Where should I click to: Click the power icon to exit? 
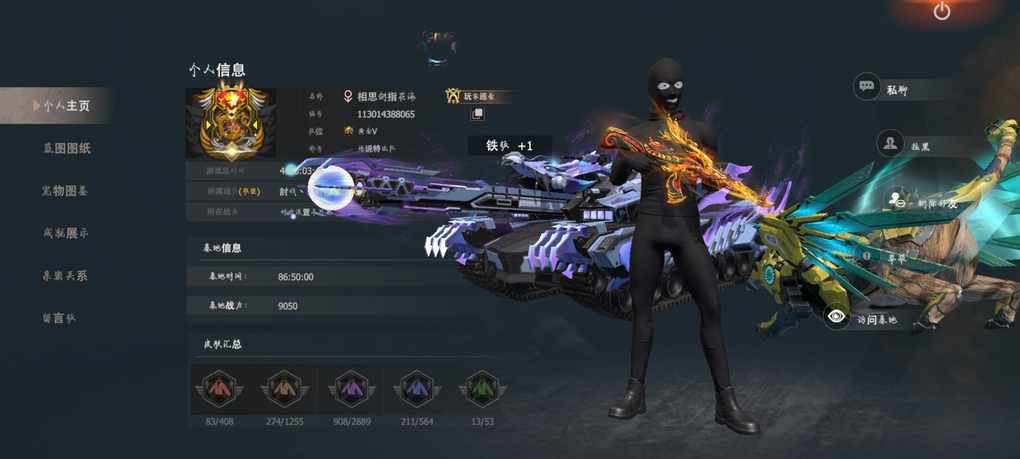click(942, 11)
